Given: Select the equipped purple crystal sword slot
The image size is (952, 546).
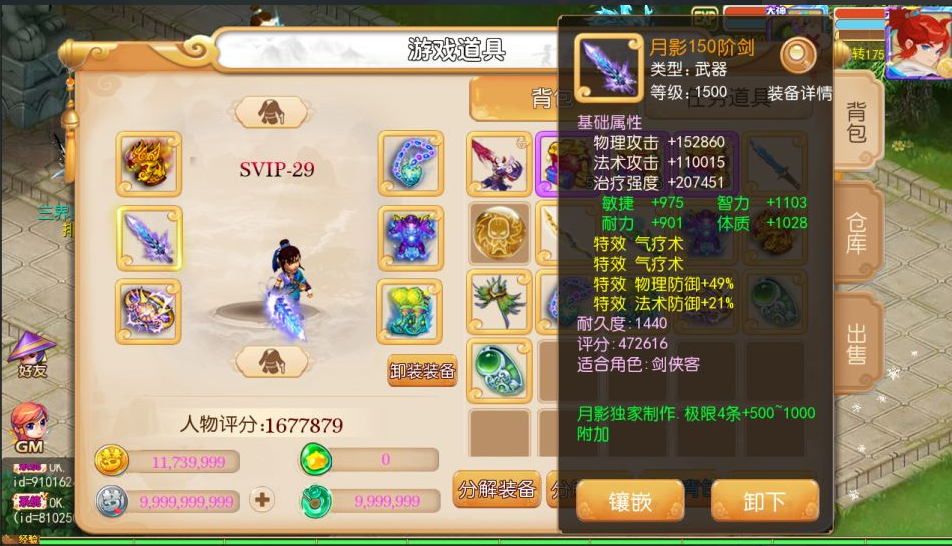Looking at the screenshot, I should pos(149,239).
